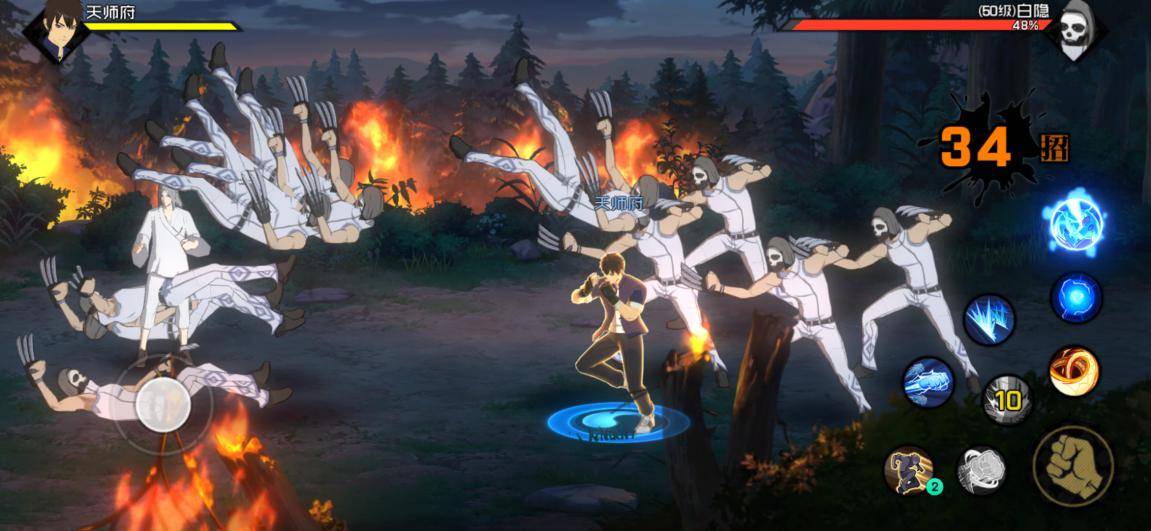Select the skill on cooldown showing 10
Image resolution: width=1151 pixels, height=531 pixels.
tap(1006, 398)
